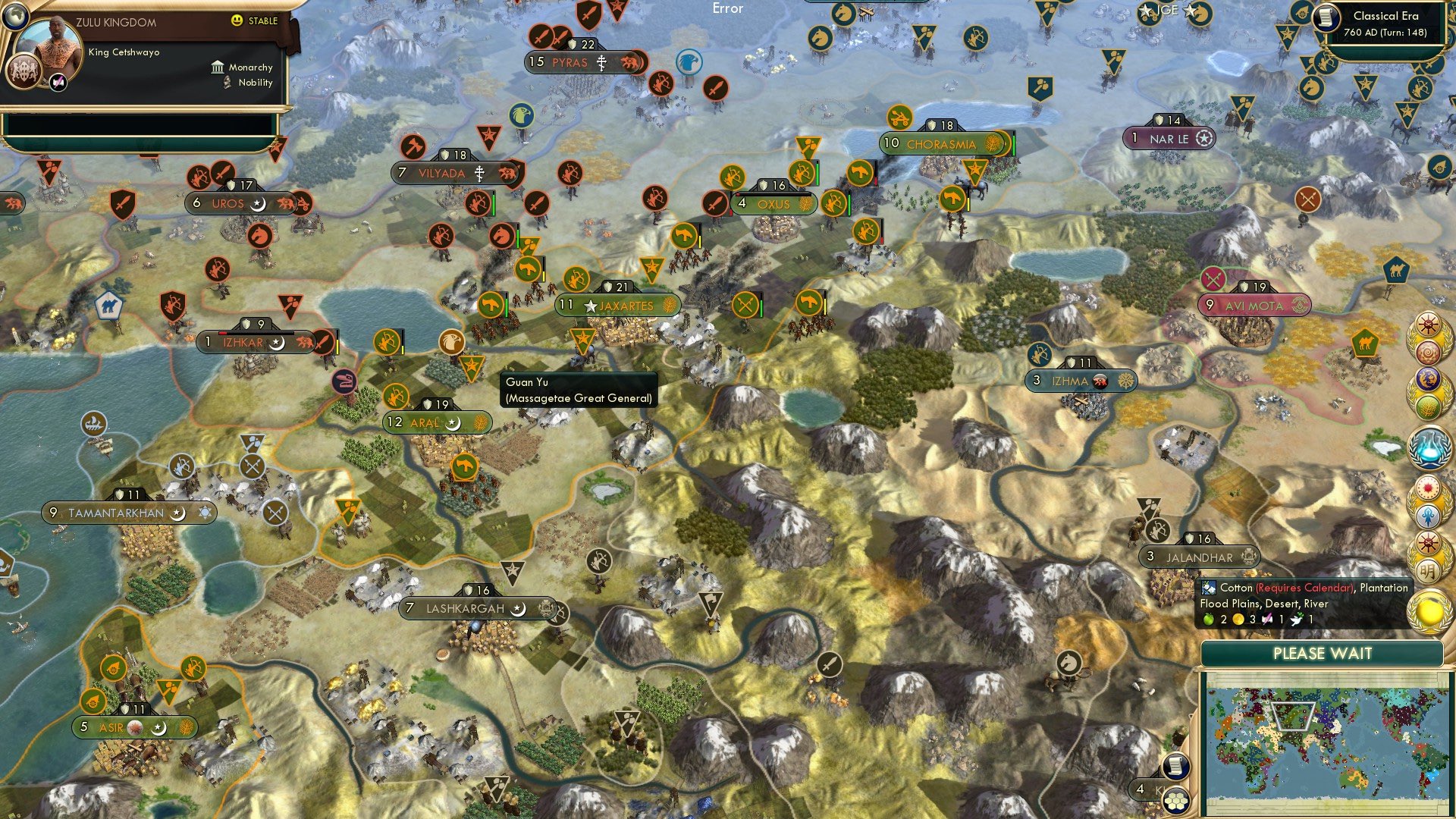Click the green tree medallion on right sidebar
This screenshot has width=1456, height=819.
pos(1430,406)
